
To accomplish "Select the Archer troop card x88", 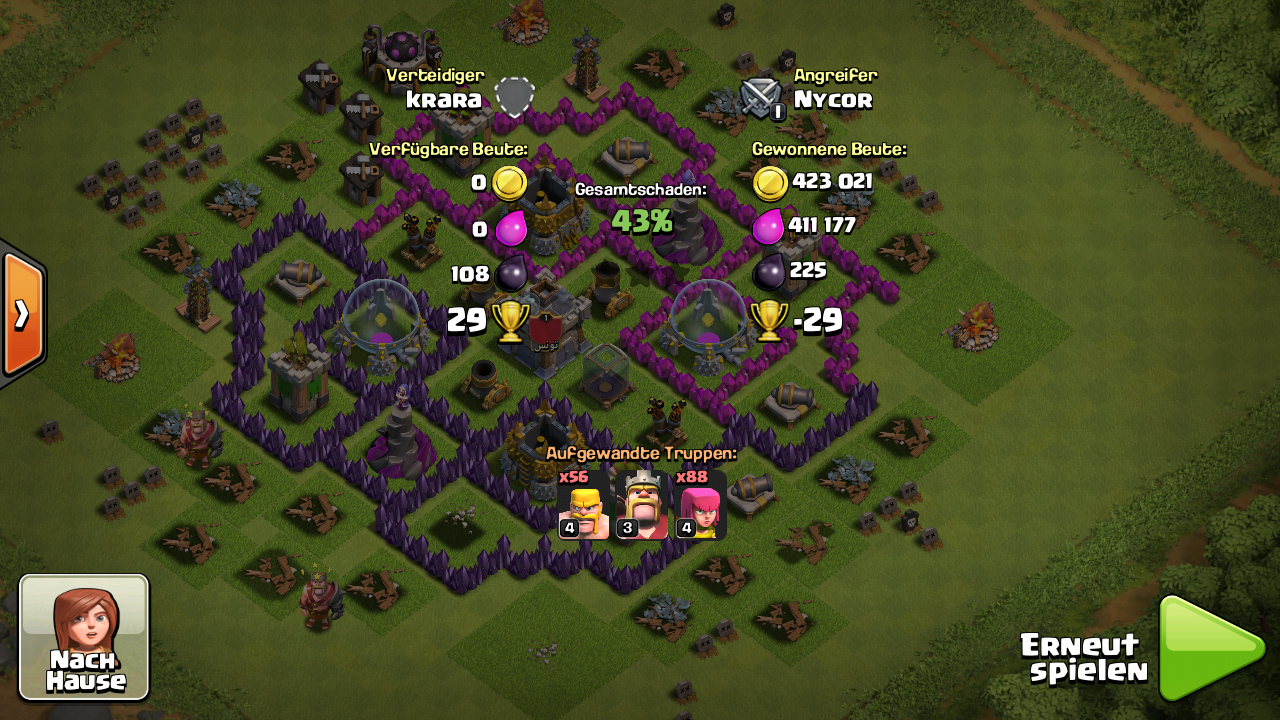I will click(699, 505).
